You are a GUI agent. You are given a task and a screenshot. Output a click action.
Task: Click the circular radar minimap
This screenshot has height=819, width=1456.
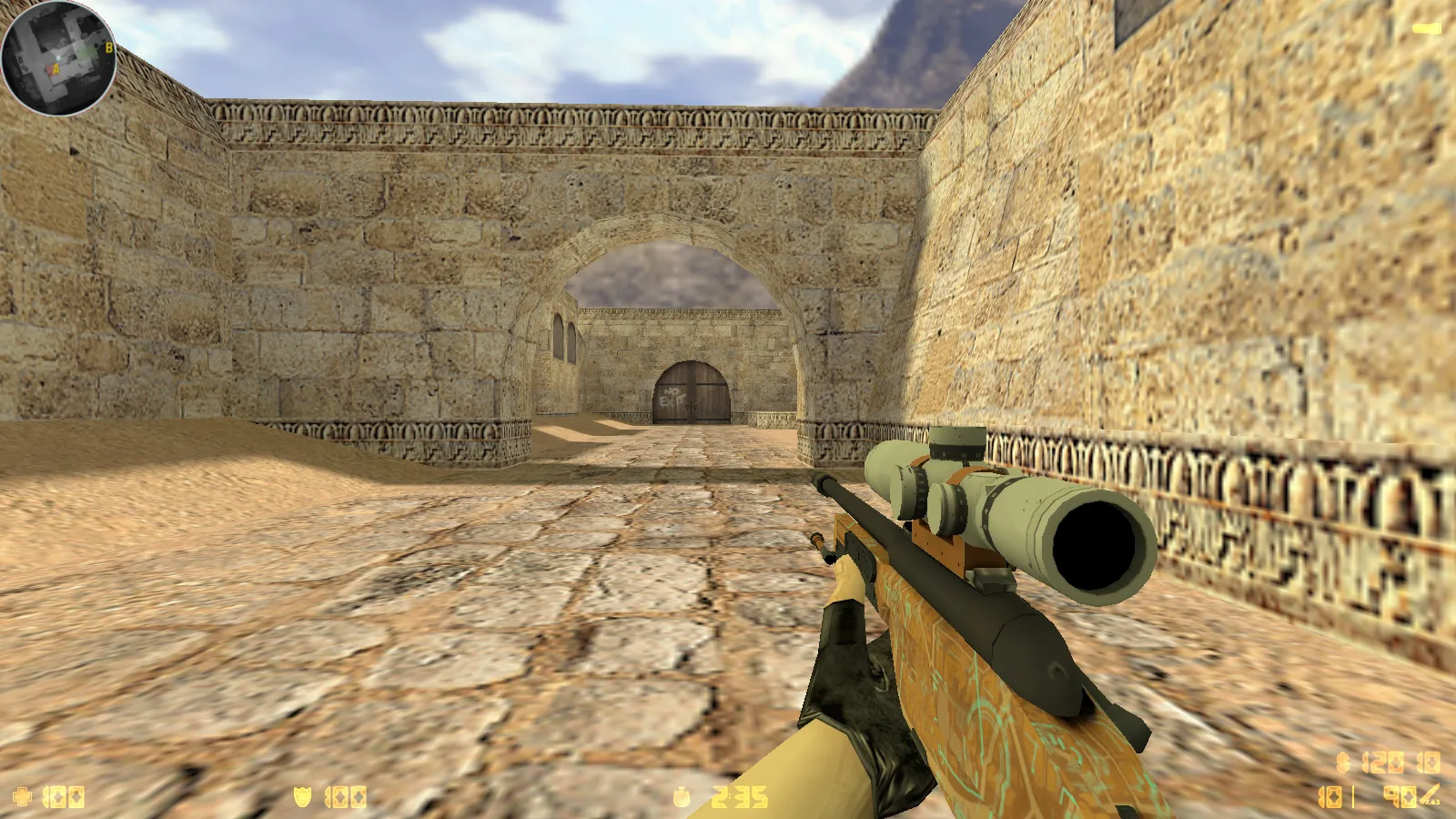tap(59, 58)
